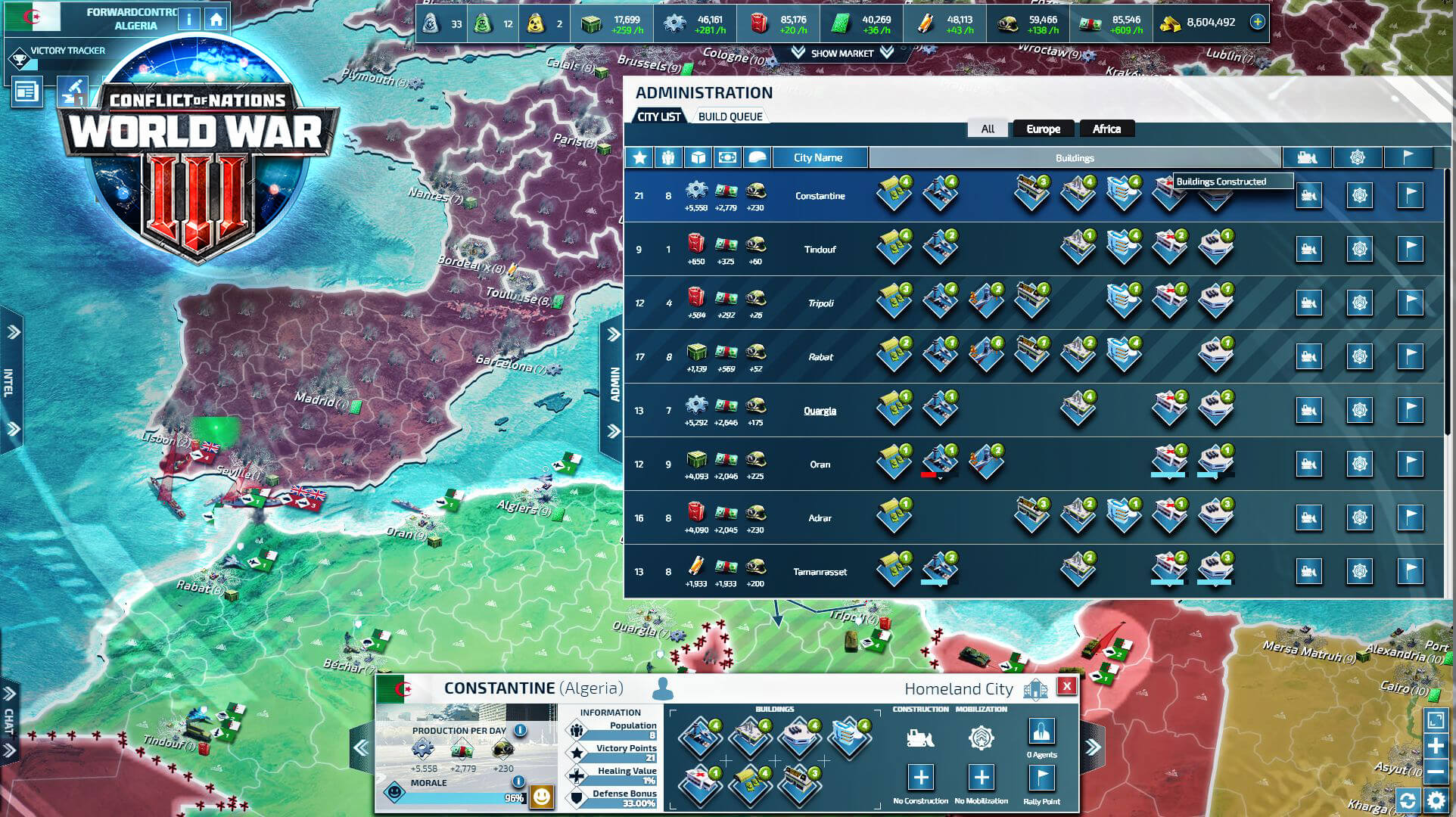The height and width of the screenshot is (817, 1456).
Task: Toggle the Africa region filter
Action: 1106,129
